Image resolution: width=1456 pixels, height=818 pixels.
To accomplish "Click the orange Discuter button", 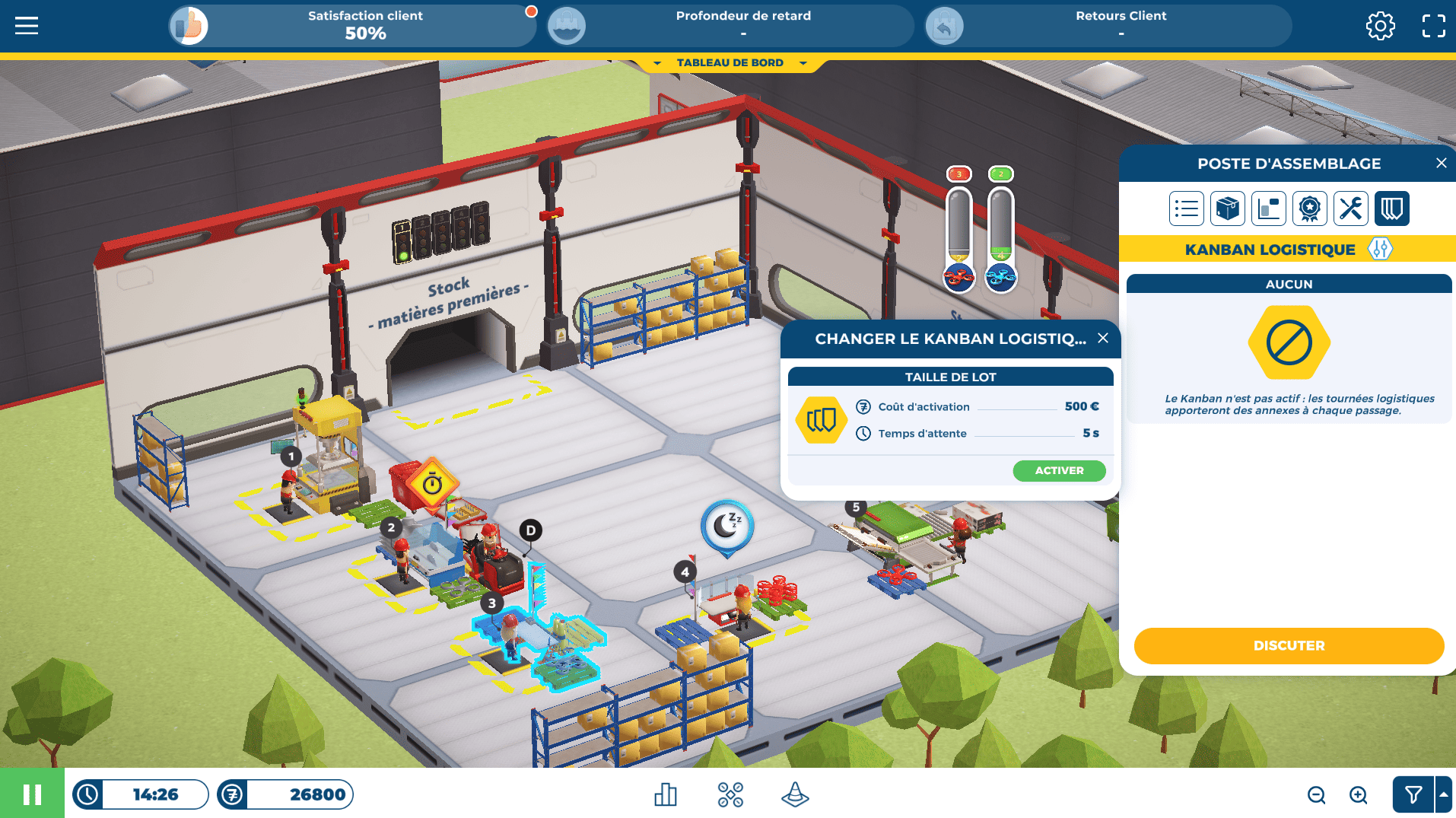I will [x=1289, y=646].
